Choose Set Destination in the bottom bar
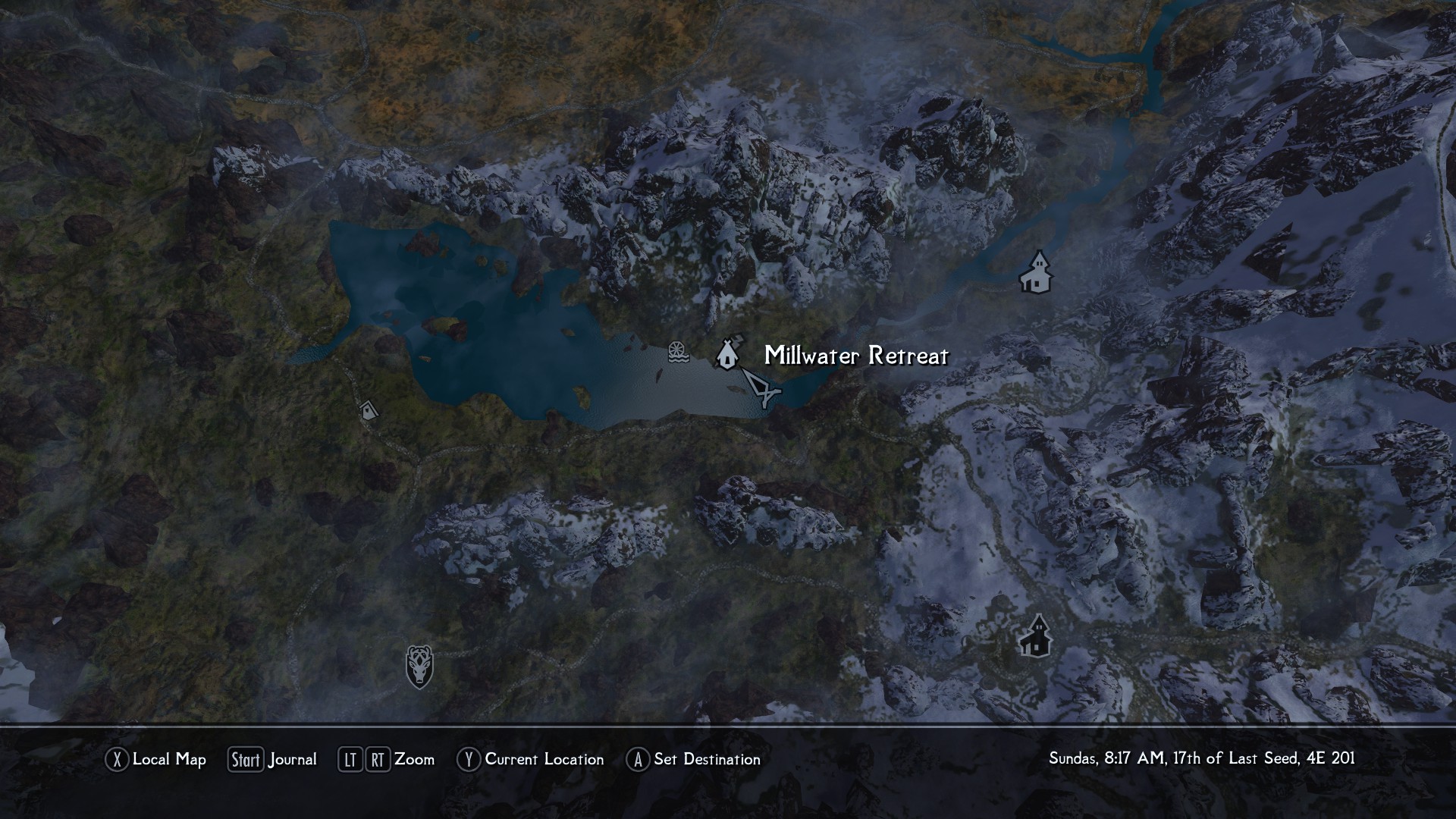Viewport: 1456px width, 819px height. [693, 759]
